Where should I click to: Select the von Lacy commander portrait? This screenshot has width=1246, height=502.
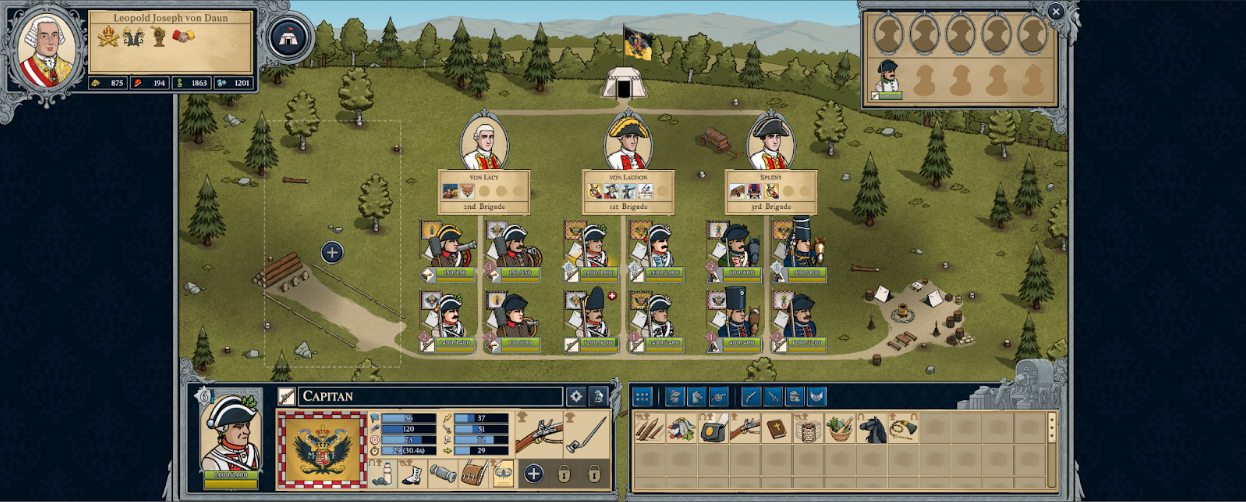point(485,143)
